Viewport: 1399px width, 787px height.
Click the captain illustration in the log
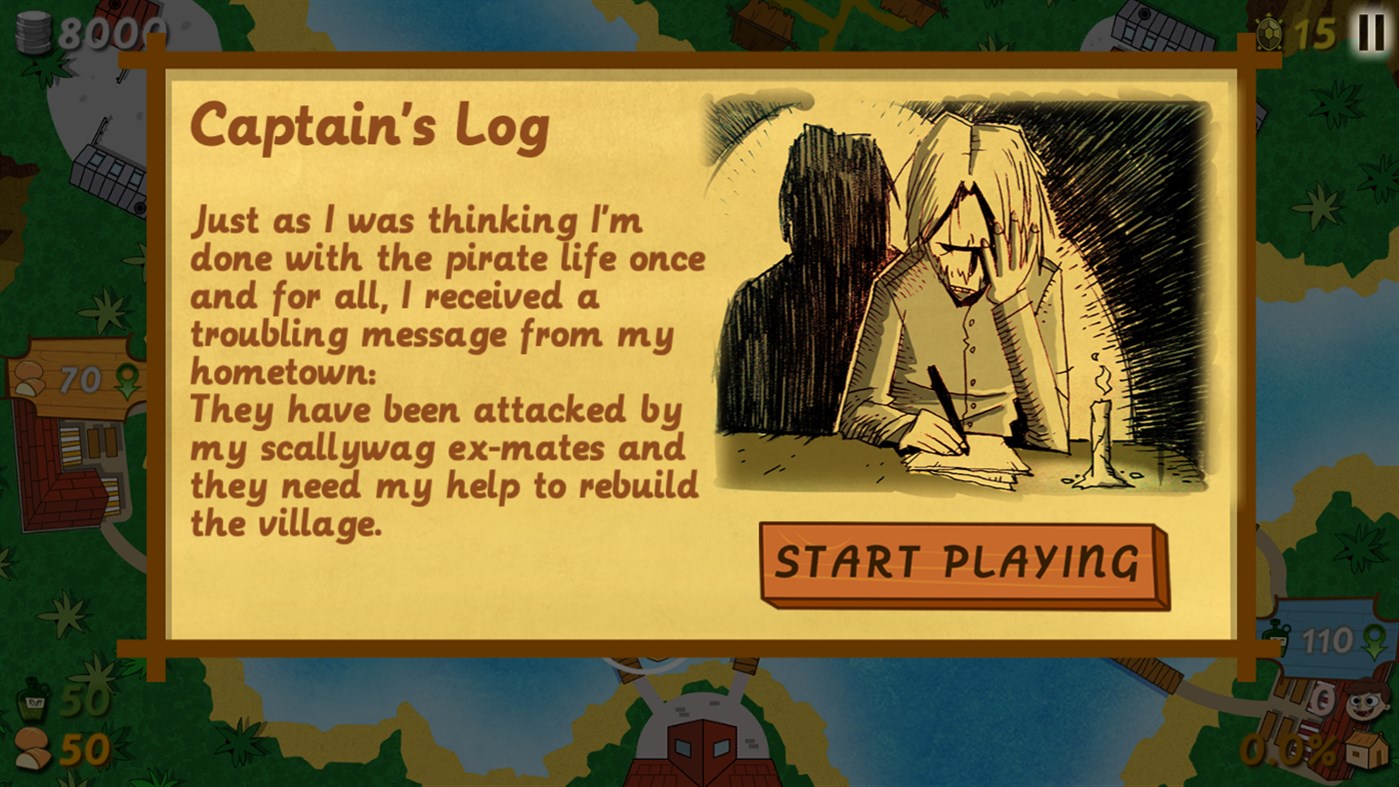tap(960, 290)
